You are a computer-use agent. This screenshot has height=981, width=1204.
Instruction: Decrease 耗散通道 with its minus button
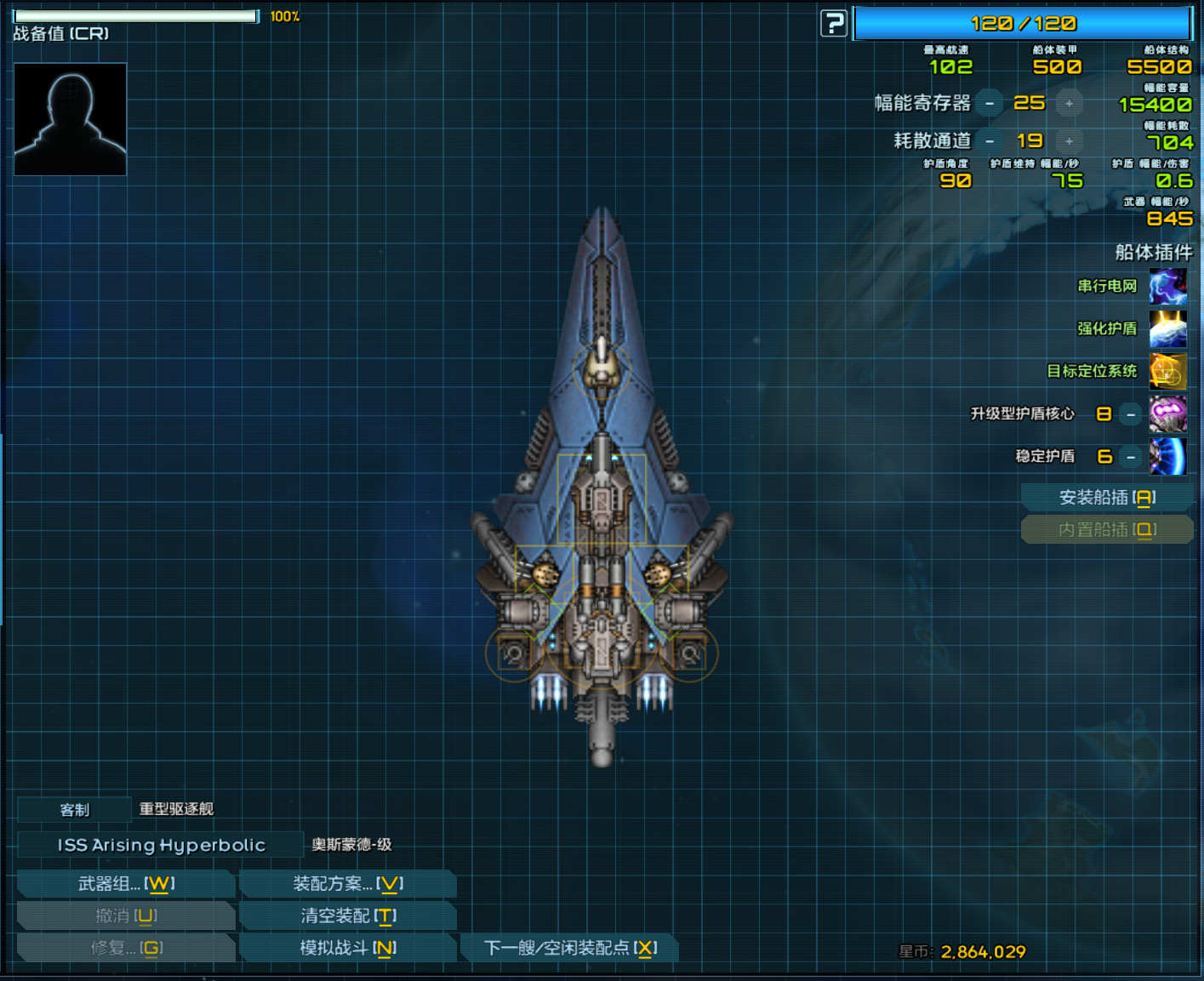[x=991, y=141]
